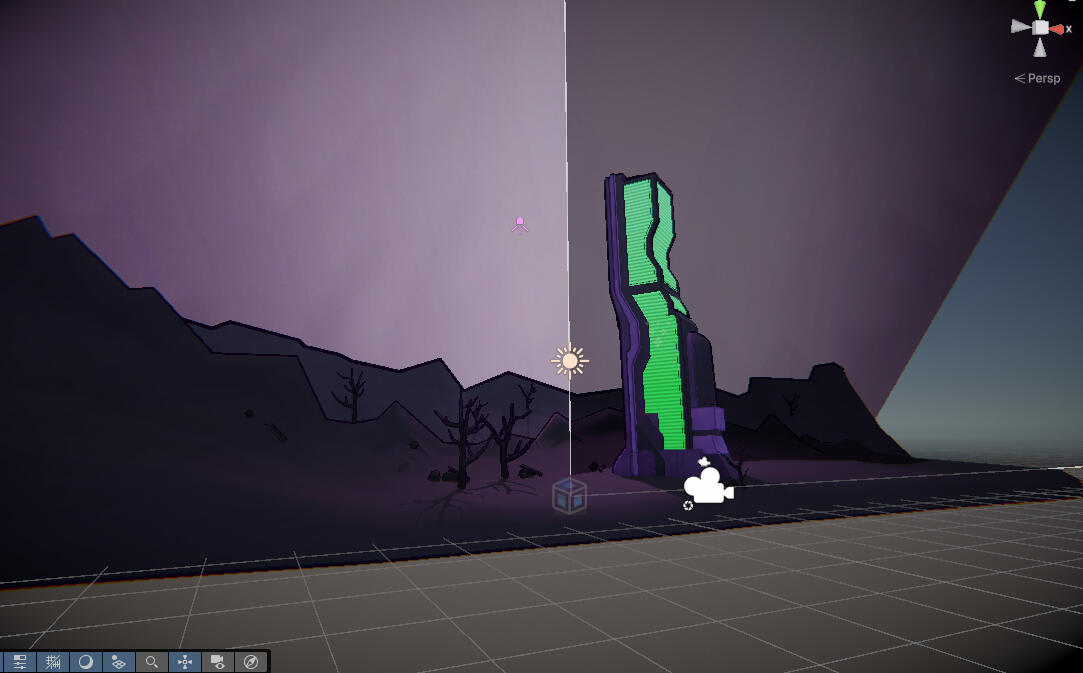This screenshot has height=673, width=1083.
Task: Open the sliders settings button in bottom toolbar
Action: [x=19, y=662]
